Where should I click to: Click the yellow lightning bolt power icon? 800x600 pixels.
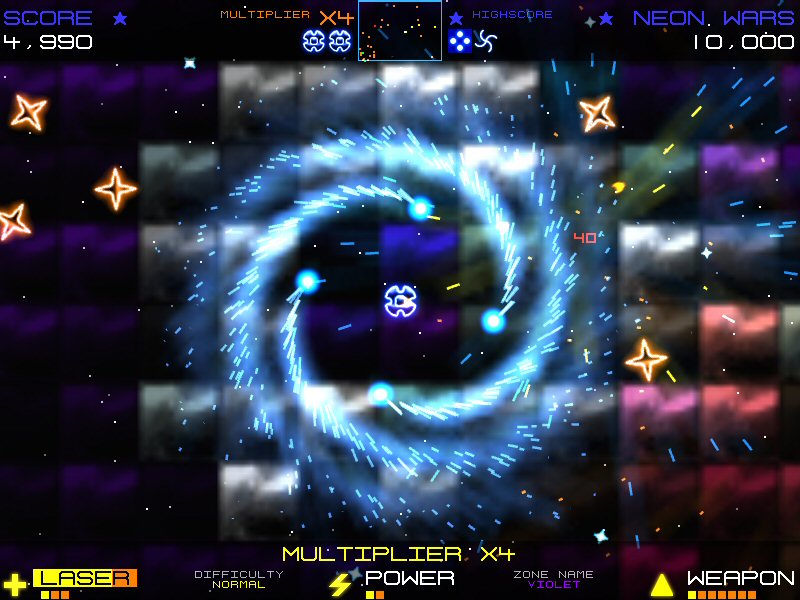pos(340,583)
